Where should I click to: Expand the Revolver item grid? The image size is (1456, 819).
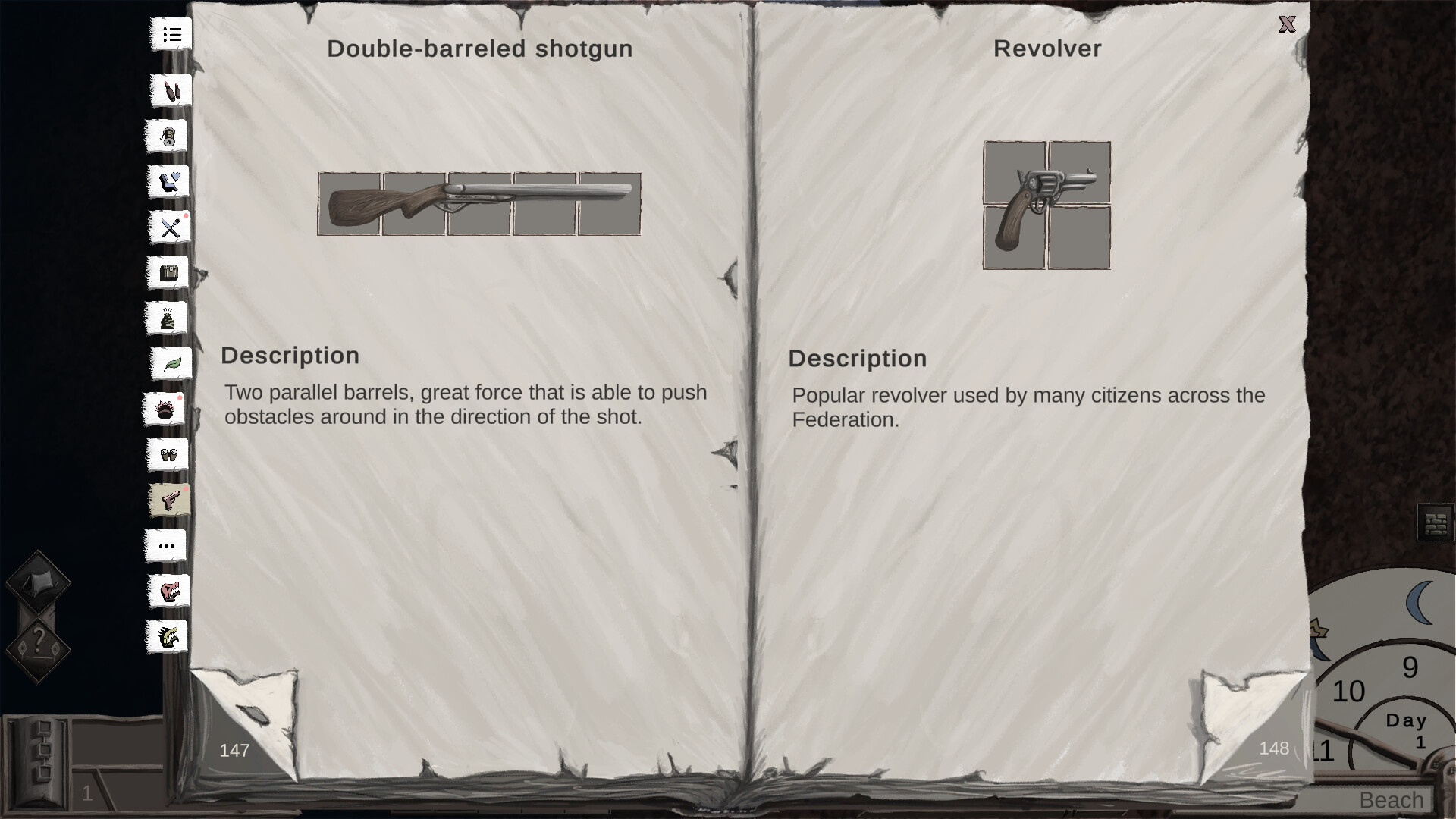[1046, 203]
